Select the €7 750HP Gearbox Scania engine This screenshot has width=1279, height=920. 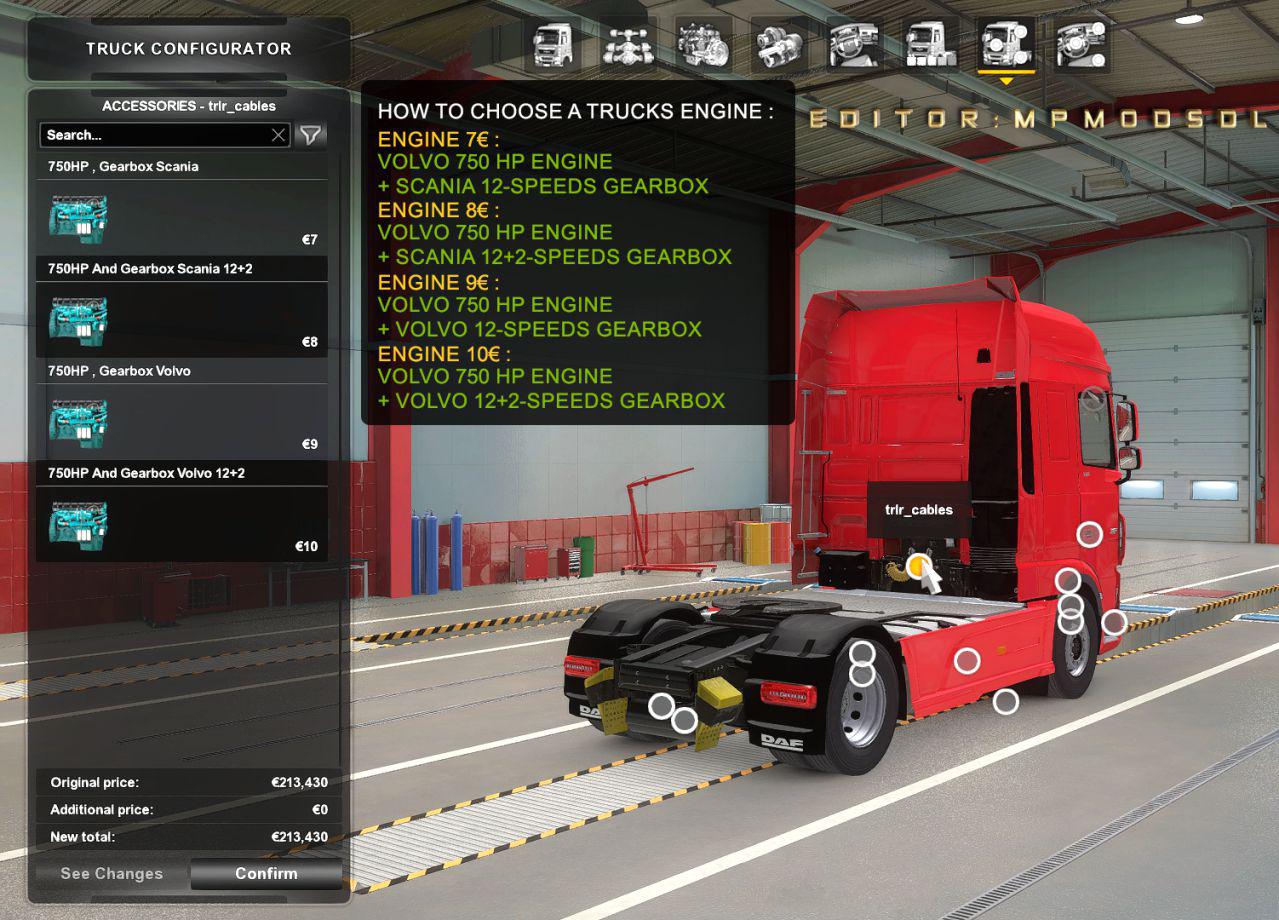pos(182,216)
